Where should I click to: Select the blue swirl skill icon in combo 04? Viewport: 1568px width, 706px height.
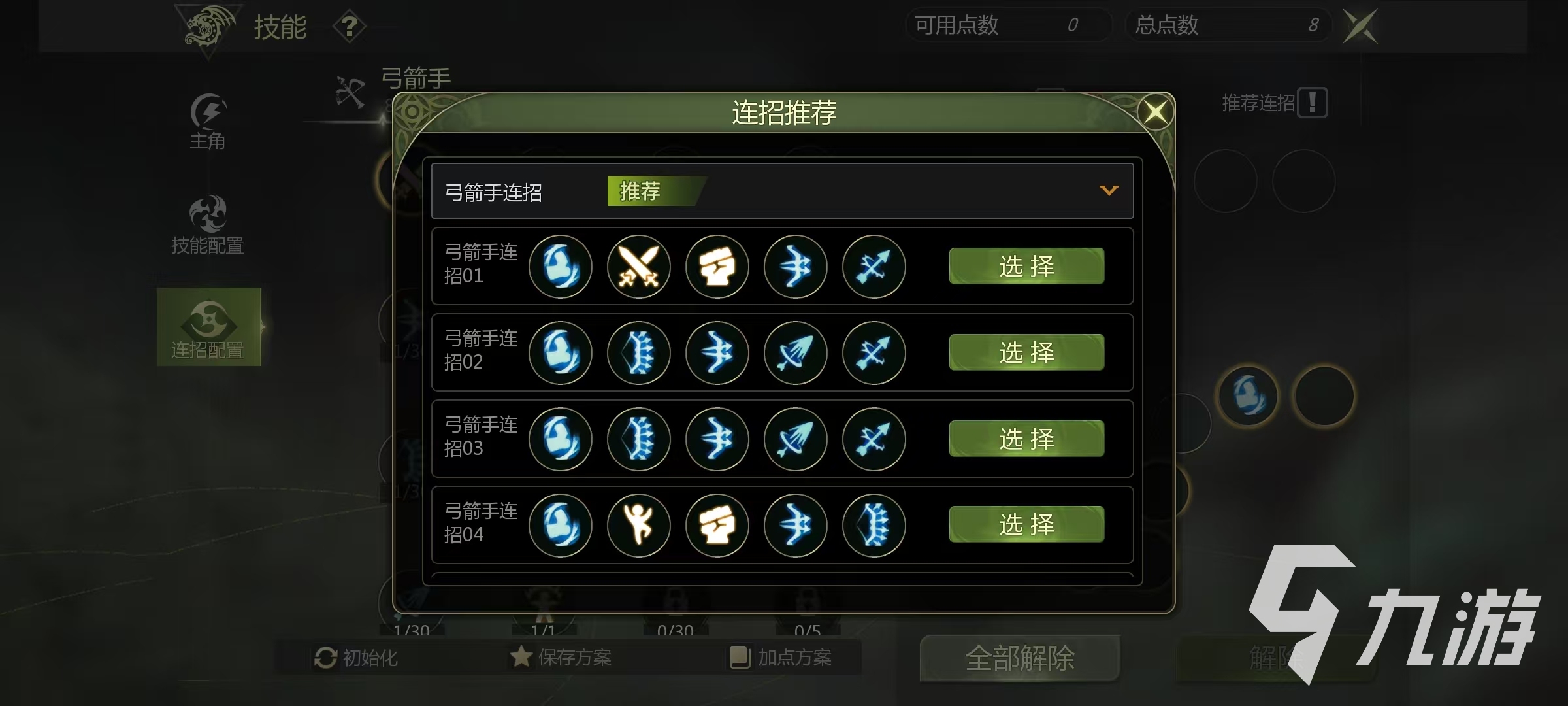[x=561, y=526]
